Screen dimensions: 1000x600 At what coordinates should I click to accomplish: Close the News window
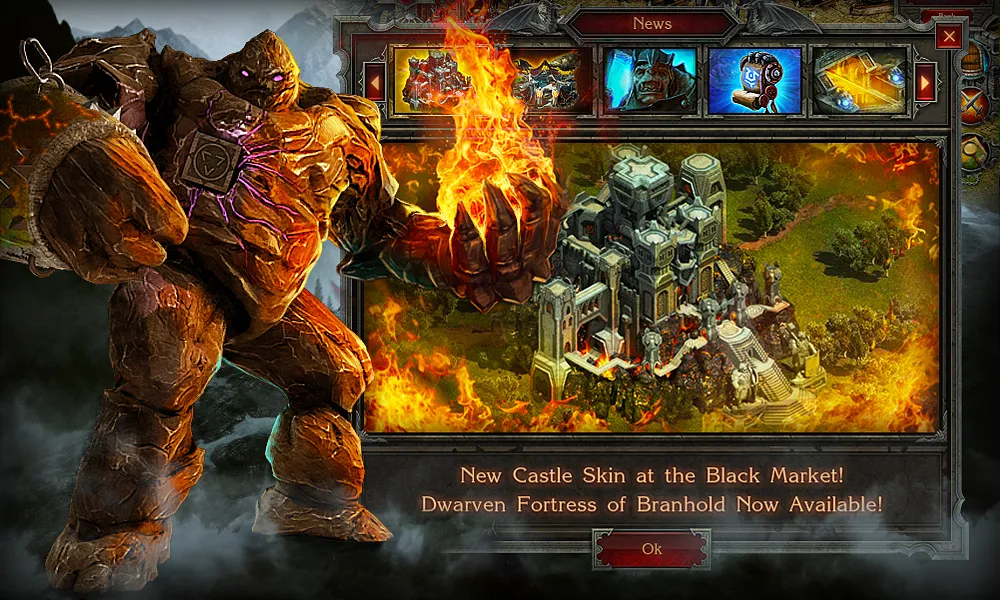point(949,37)
